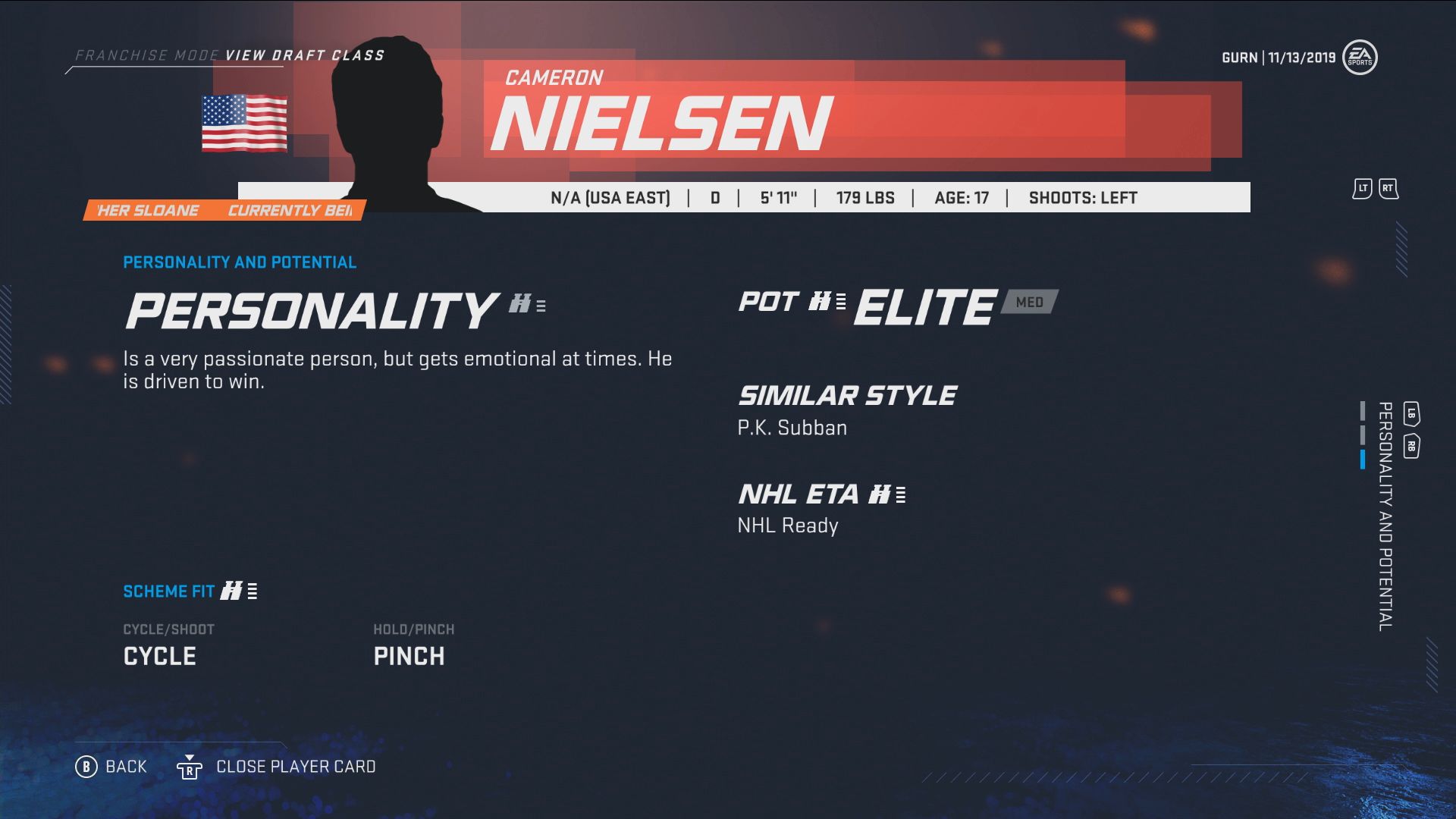Screen dimensions: 1456x819
Task: Select the Personality and Potential vertical tab
Action: coord(1385,516)
